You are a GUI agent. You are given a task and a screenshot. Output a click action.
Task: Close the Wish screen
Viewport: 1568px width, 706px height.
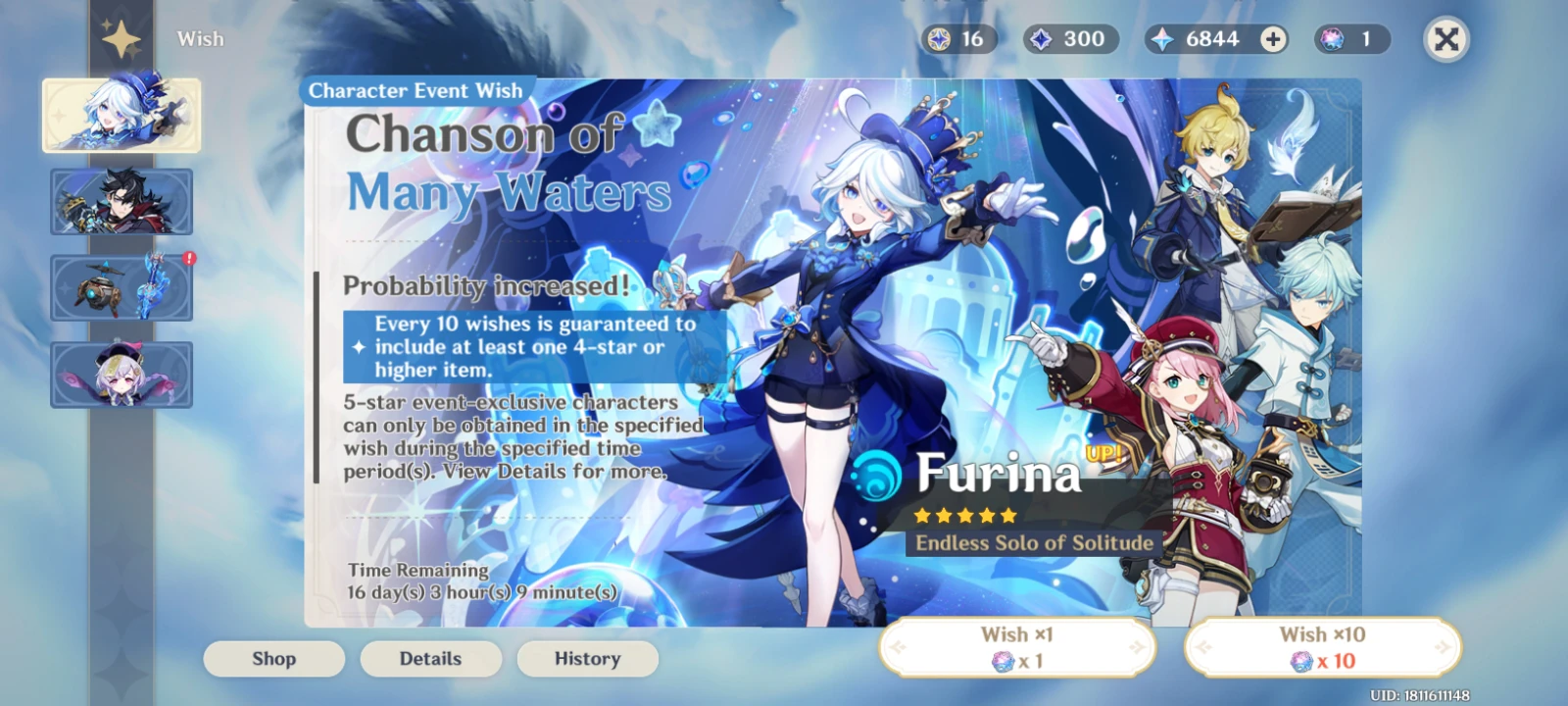pos(1445,41)
